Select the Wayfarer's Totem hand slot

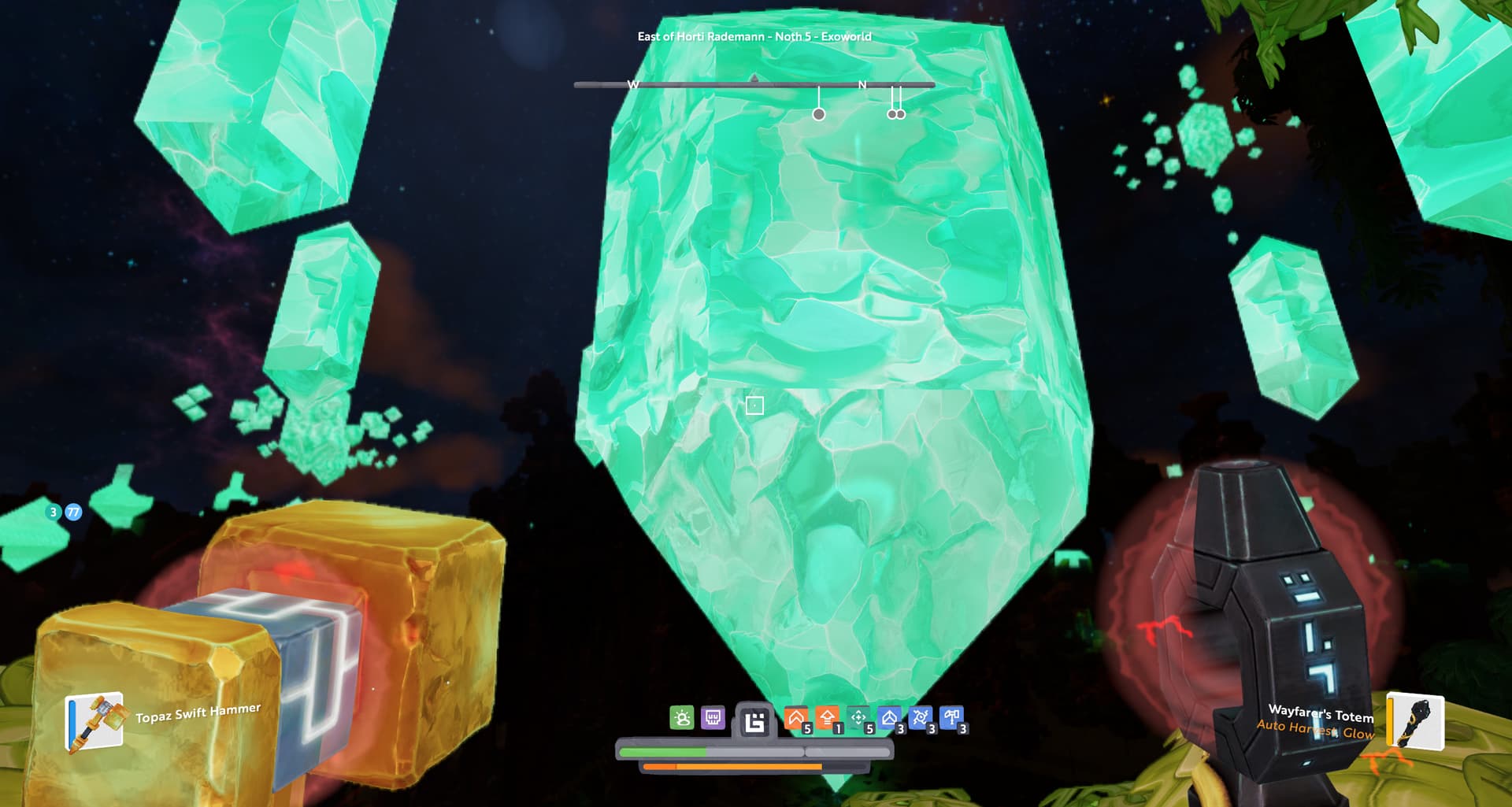coord(1414,720)
